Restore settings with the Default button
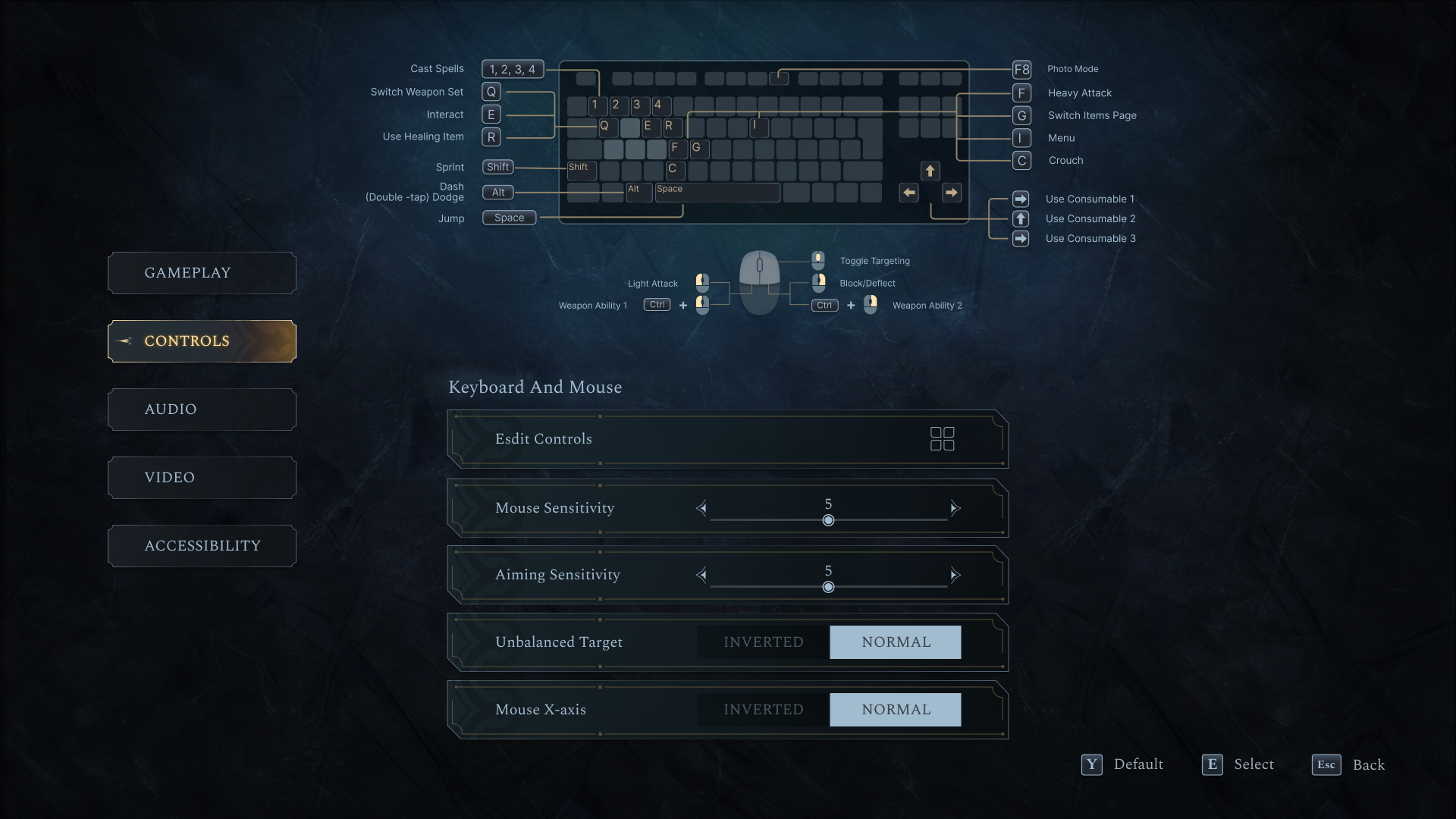Image resolution: width=1456 pixels, height=819 pixels. coord(1123,764)
